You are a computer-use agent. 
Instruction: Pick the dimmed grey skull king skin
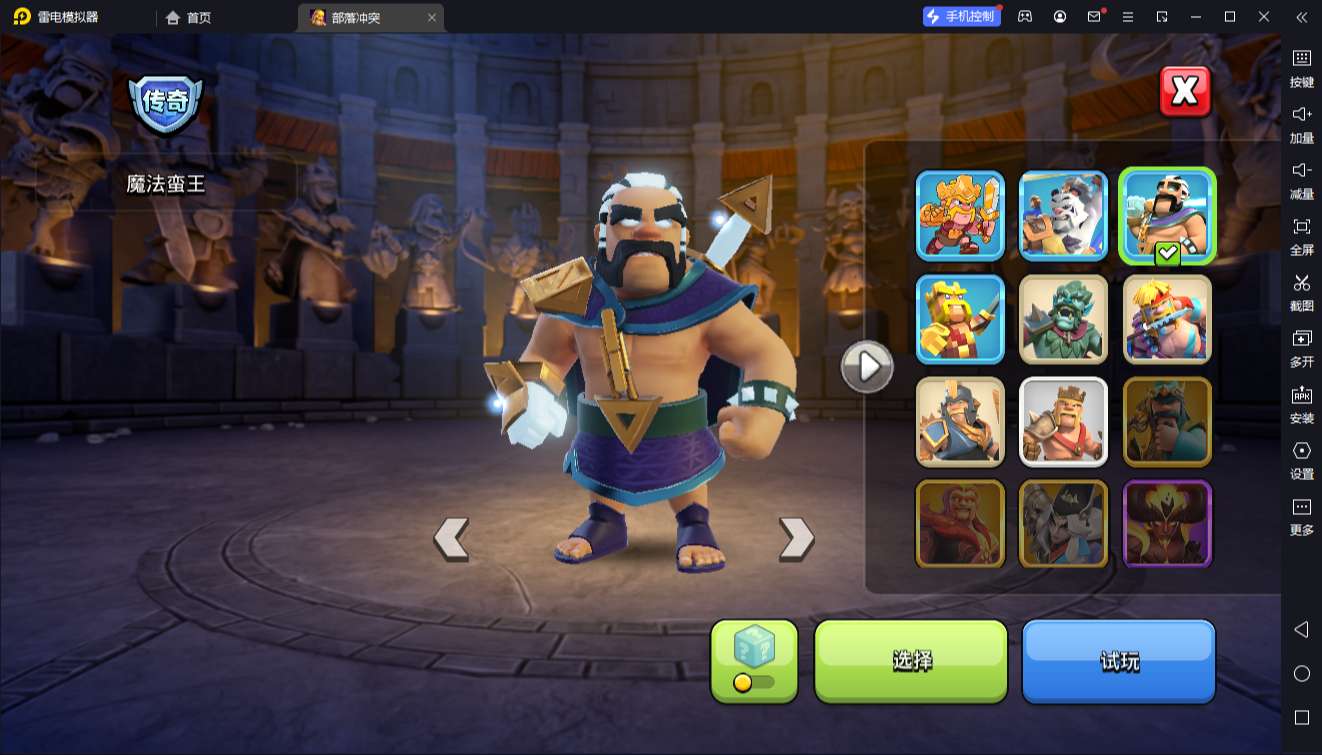pyautogui.click(x=1063, y=524)
